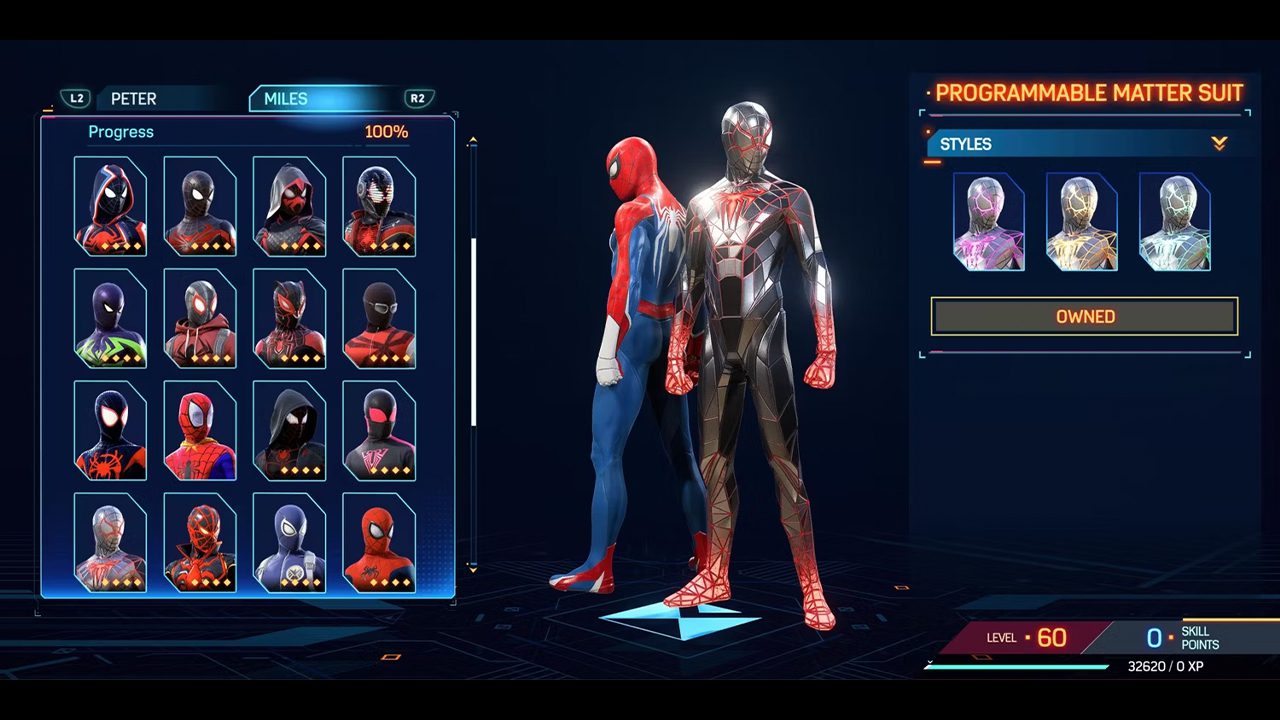Choose the red hoodie suit

pyautogui.click(x=200, y=318)
